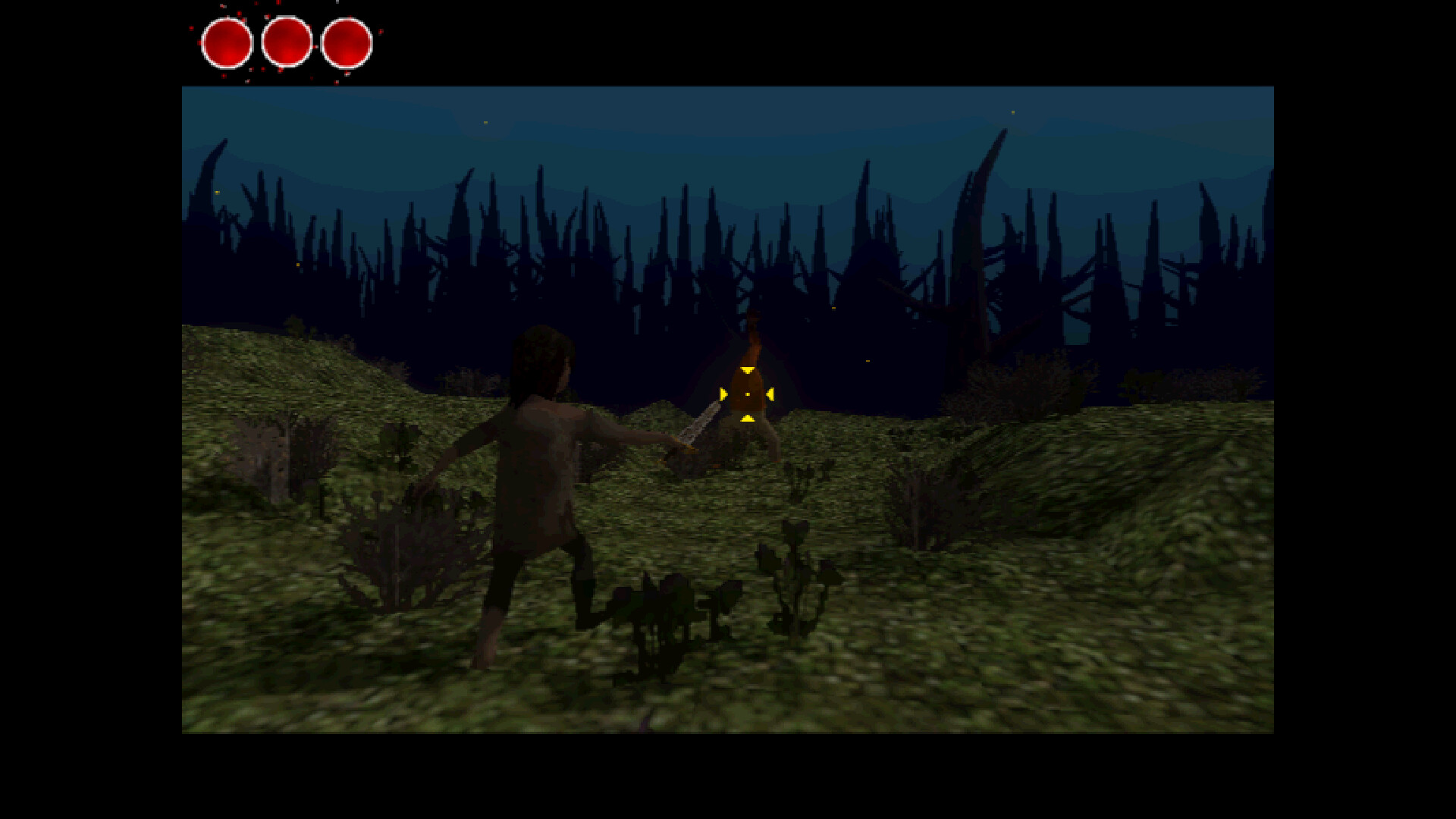This screenshot has height=819, width=1456.
Task: Click the yellow center dot of the reticle
Action: tap(748, 394)
